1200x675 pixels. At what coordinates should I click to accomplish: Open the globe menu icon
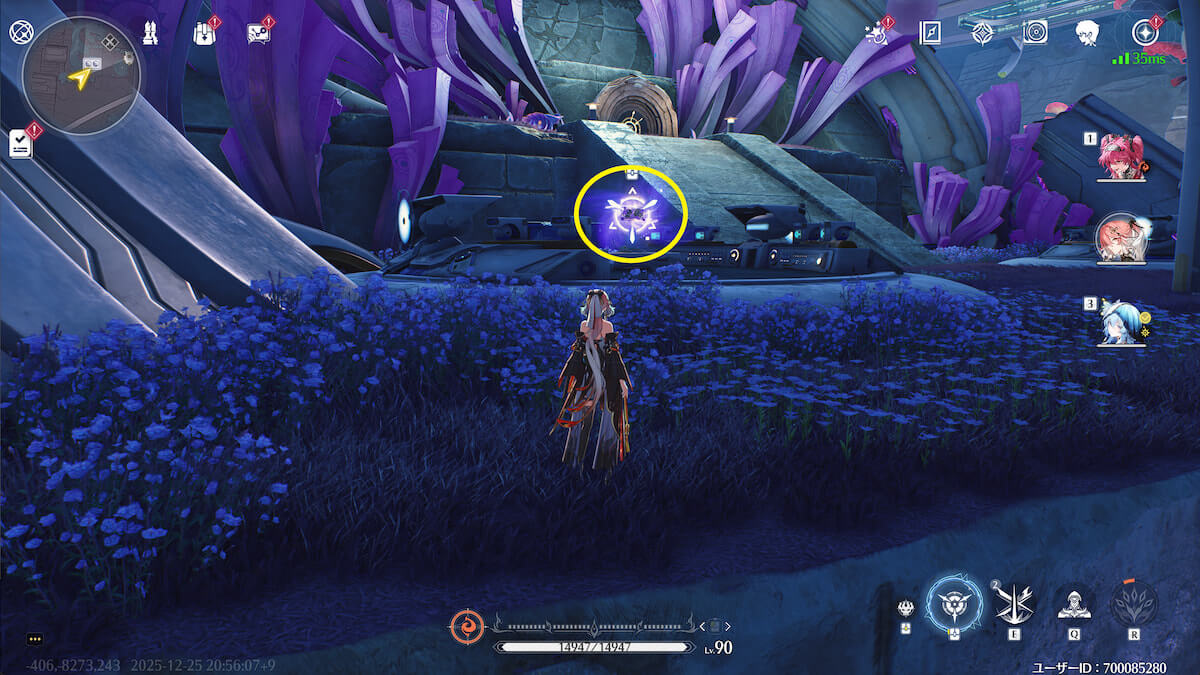coord(21,32)
